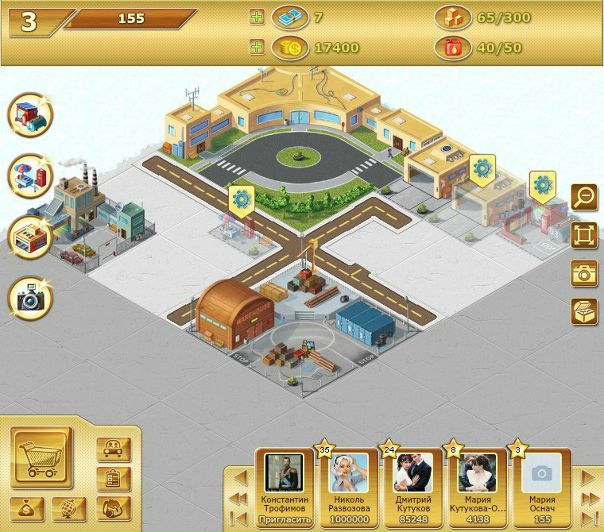Toggle fullscreen with the square frame button
The width and height of the screenshot is (604, 532).
[x=583, y=235]
